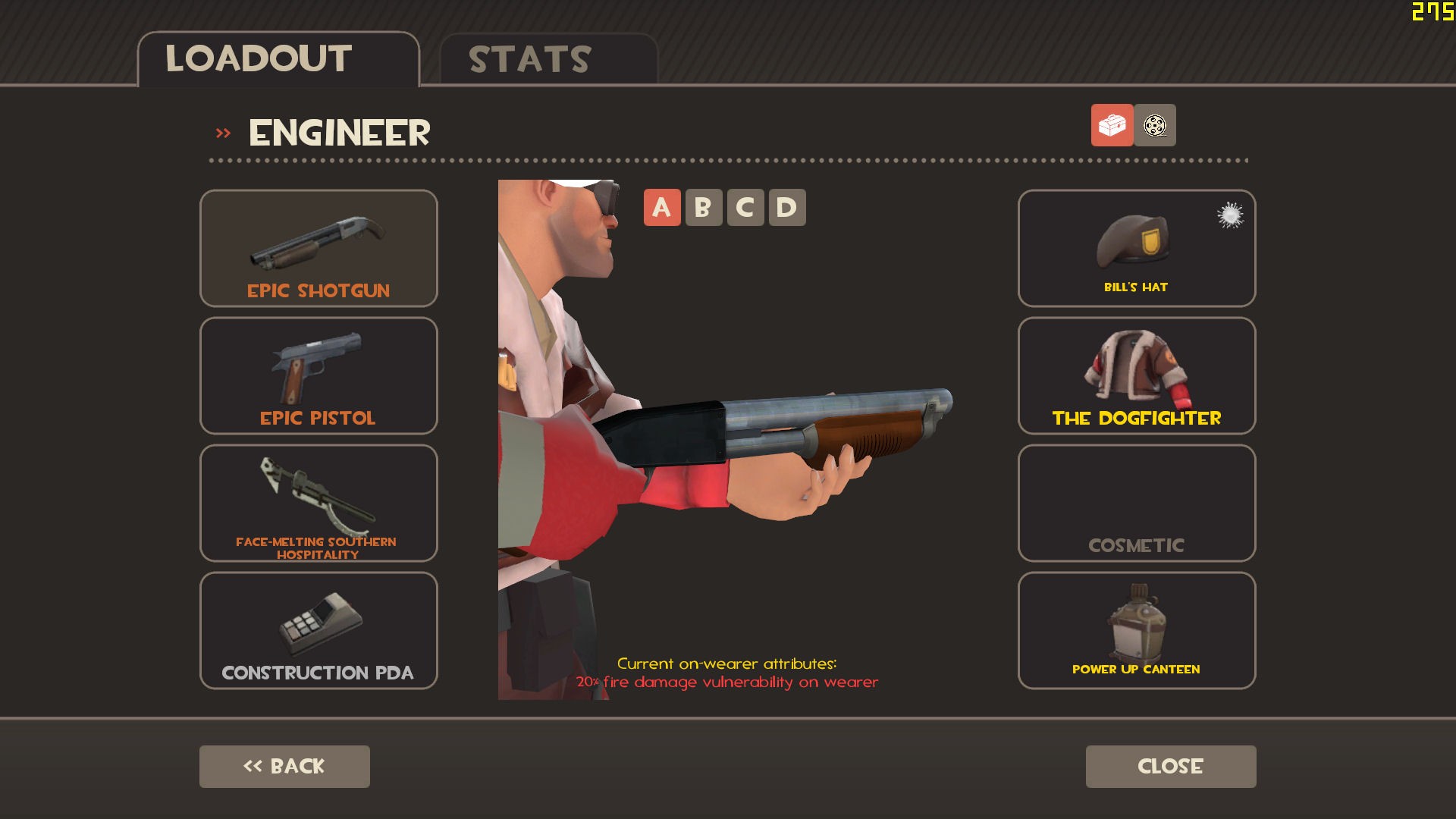Select the Bill's Hat cosmetic slot
This screenshot has height=819, width=1456.
(1135, 248)
